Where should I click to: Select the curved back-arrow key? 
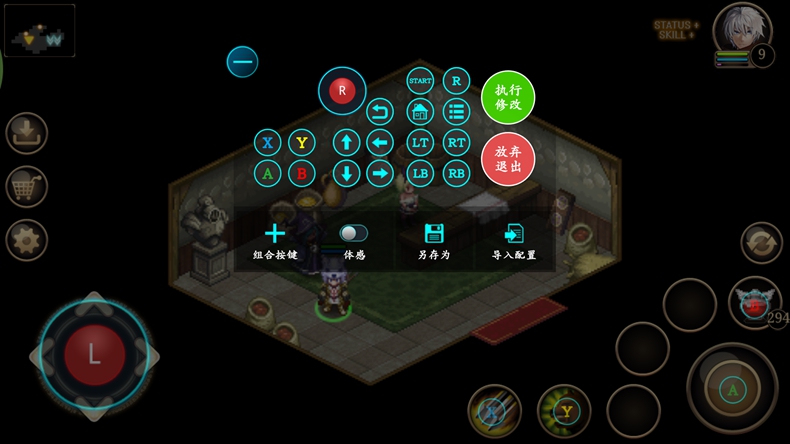[380, 111]
